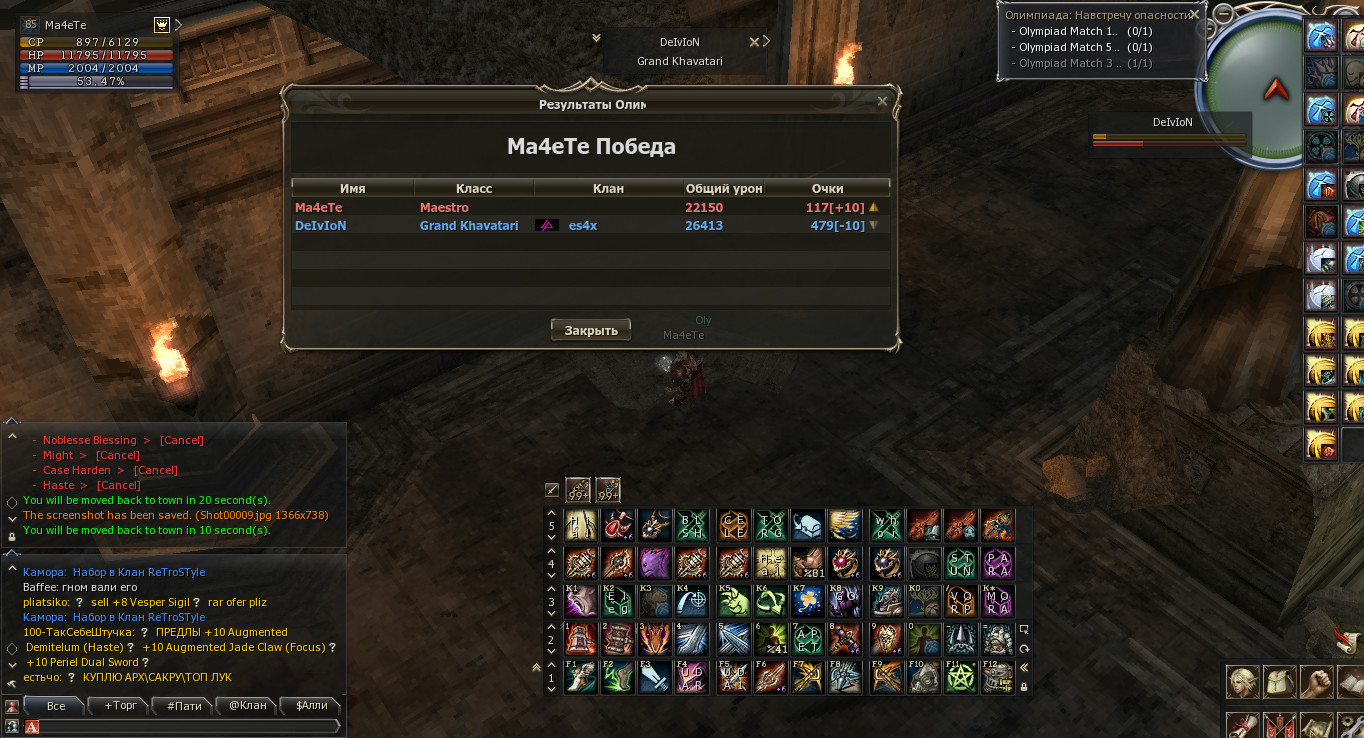The height and width of the screenshot is (738, 1364).
Task: Show the Все chat tab
Action: 56,705
